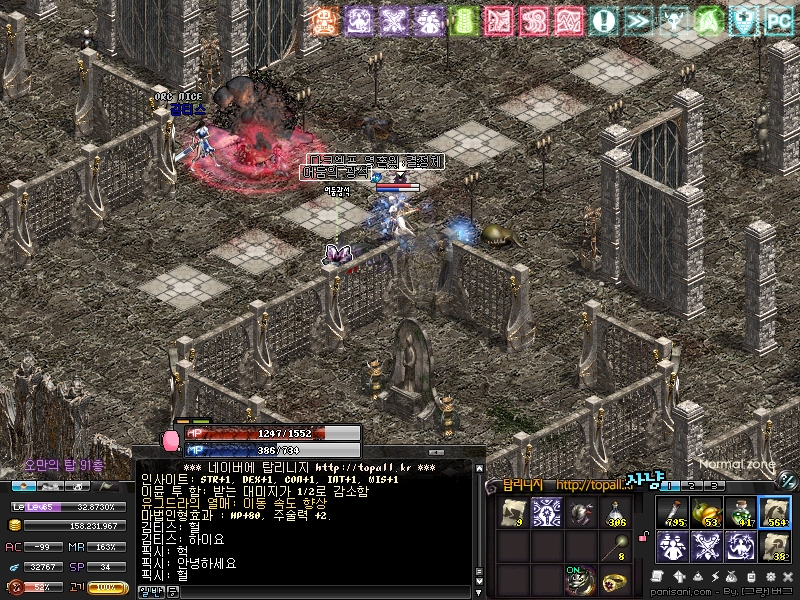Screen dimensions: 800x600
Task: Switch to hotbar page 2
Action: (x=691, y=485)
